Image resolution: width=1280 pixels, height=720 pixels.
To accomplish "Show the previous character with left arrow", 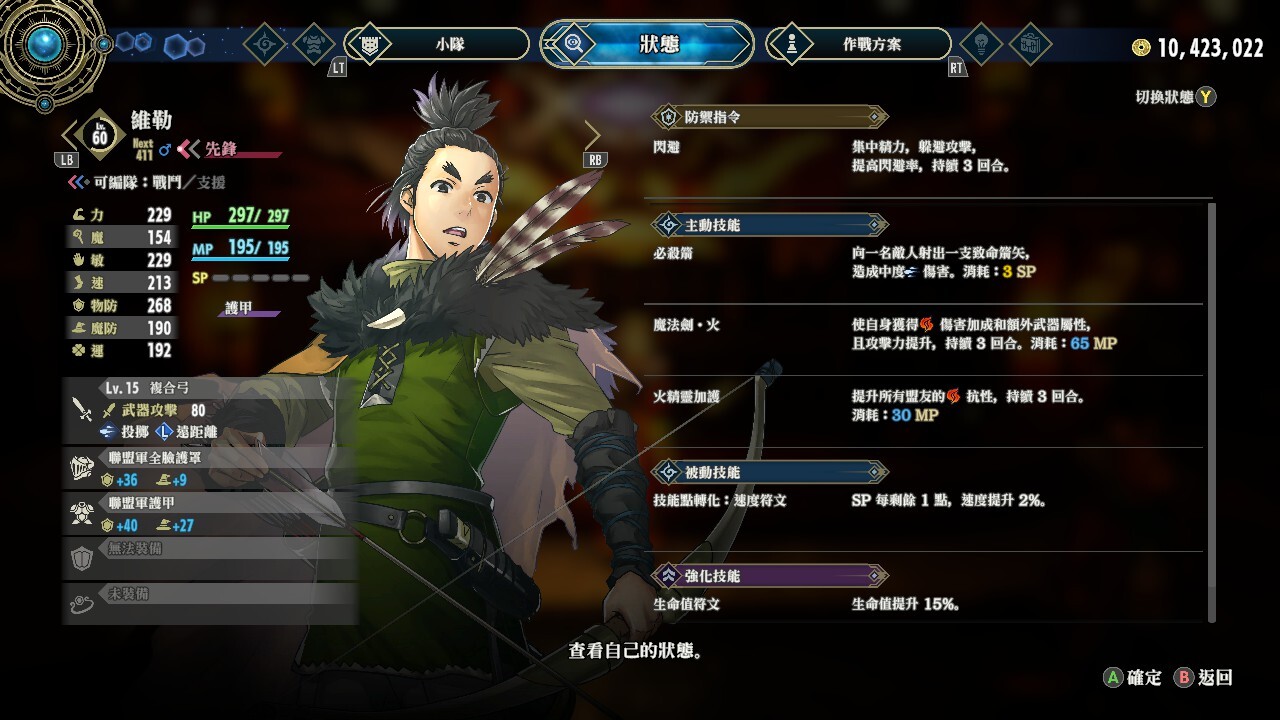I will click(x=70, y=134).
